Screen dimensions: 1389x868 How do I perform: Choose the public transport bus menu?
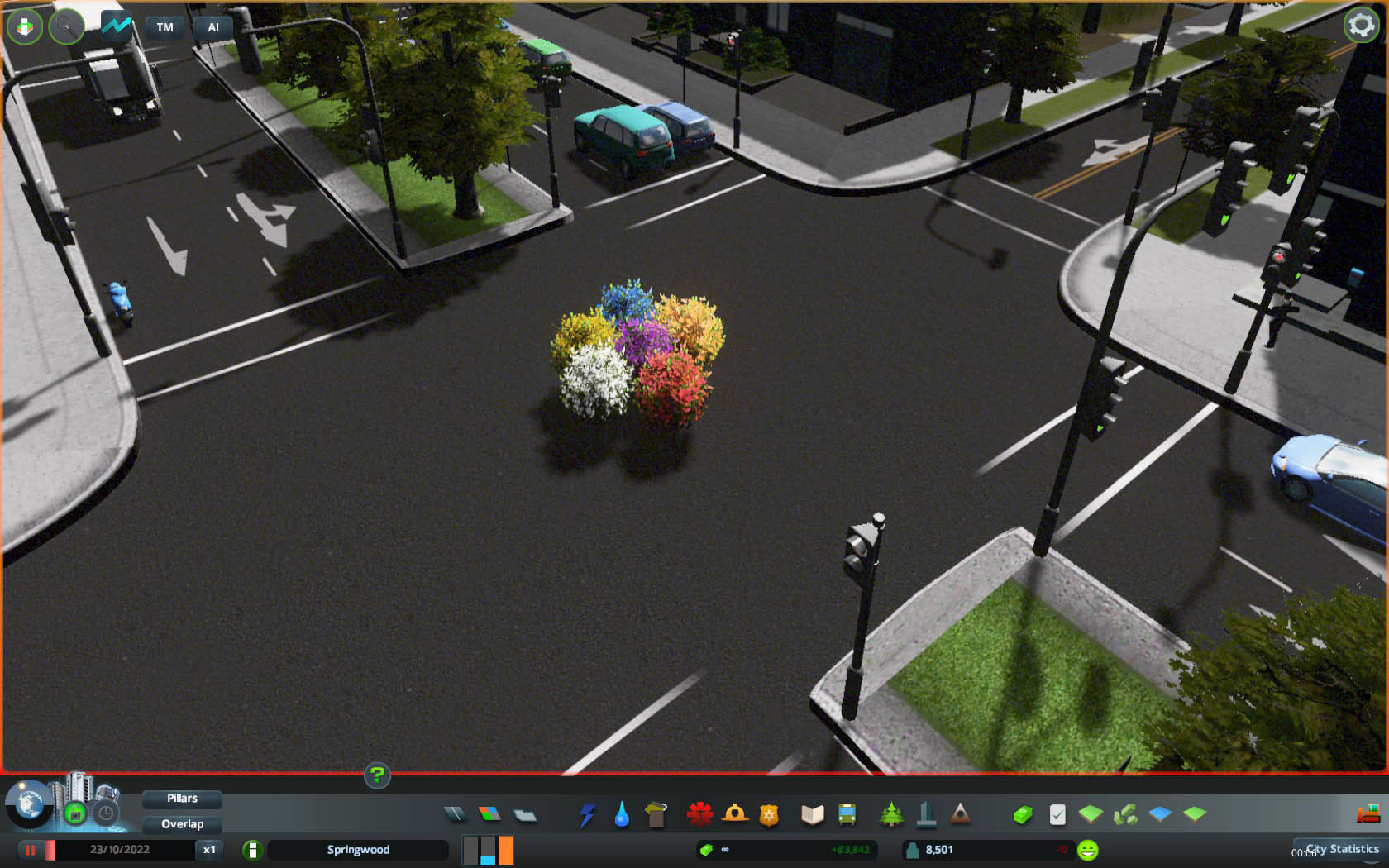coord(847,815)
